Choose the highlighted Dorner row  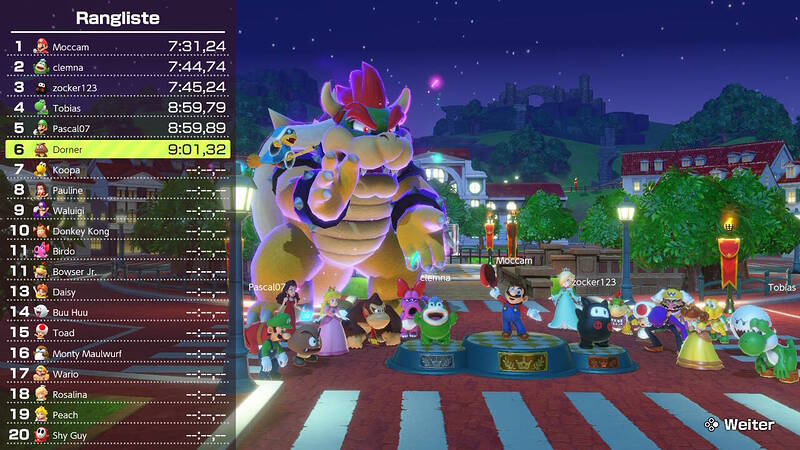click(118, 149)
